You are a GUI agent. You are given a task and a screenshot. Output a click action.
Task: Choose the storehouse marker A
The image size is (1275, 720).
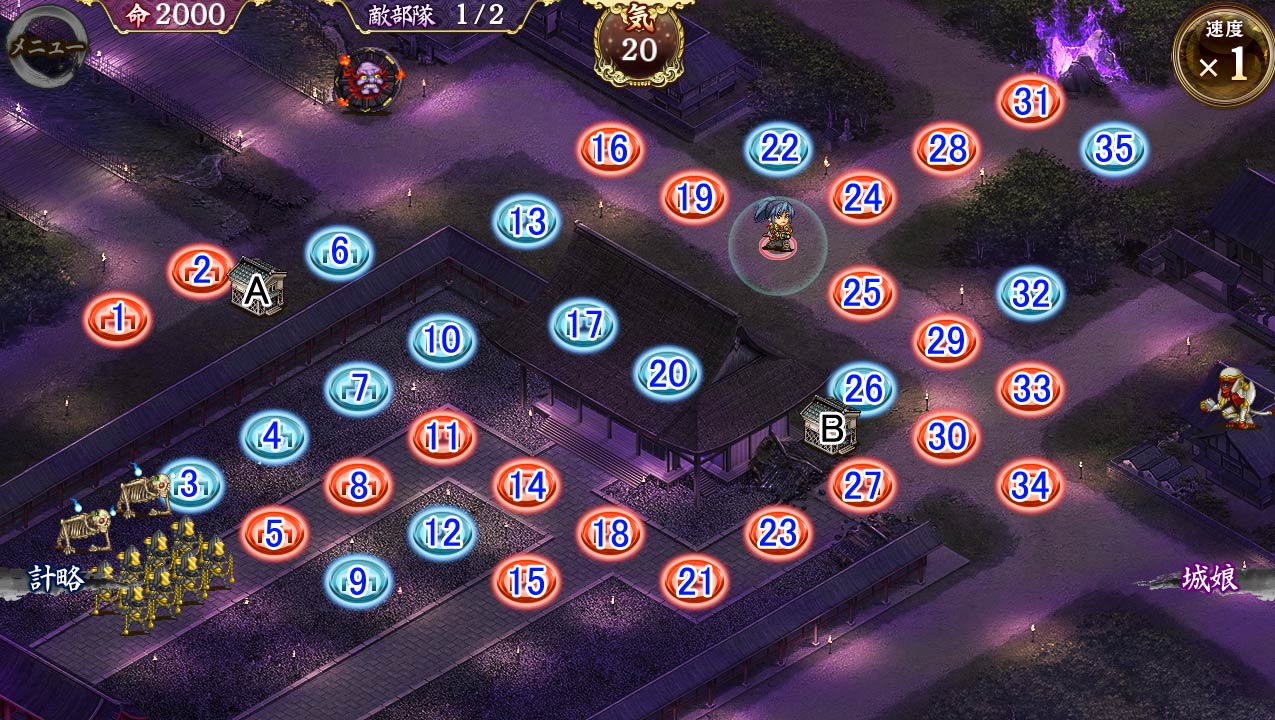pos(257,288)
